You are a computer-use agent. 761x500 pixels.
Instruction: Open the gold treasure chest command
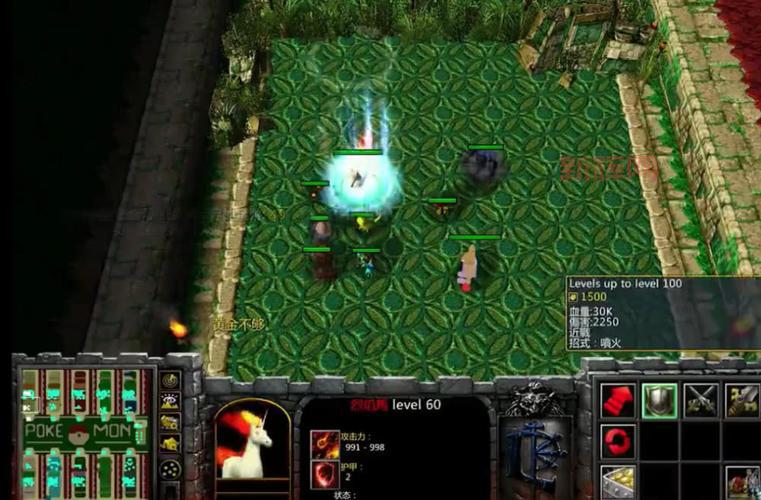(618, 481)
